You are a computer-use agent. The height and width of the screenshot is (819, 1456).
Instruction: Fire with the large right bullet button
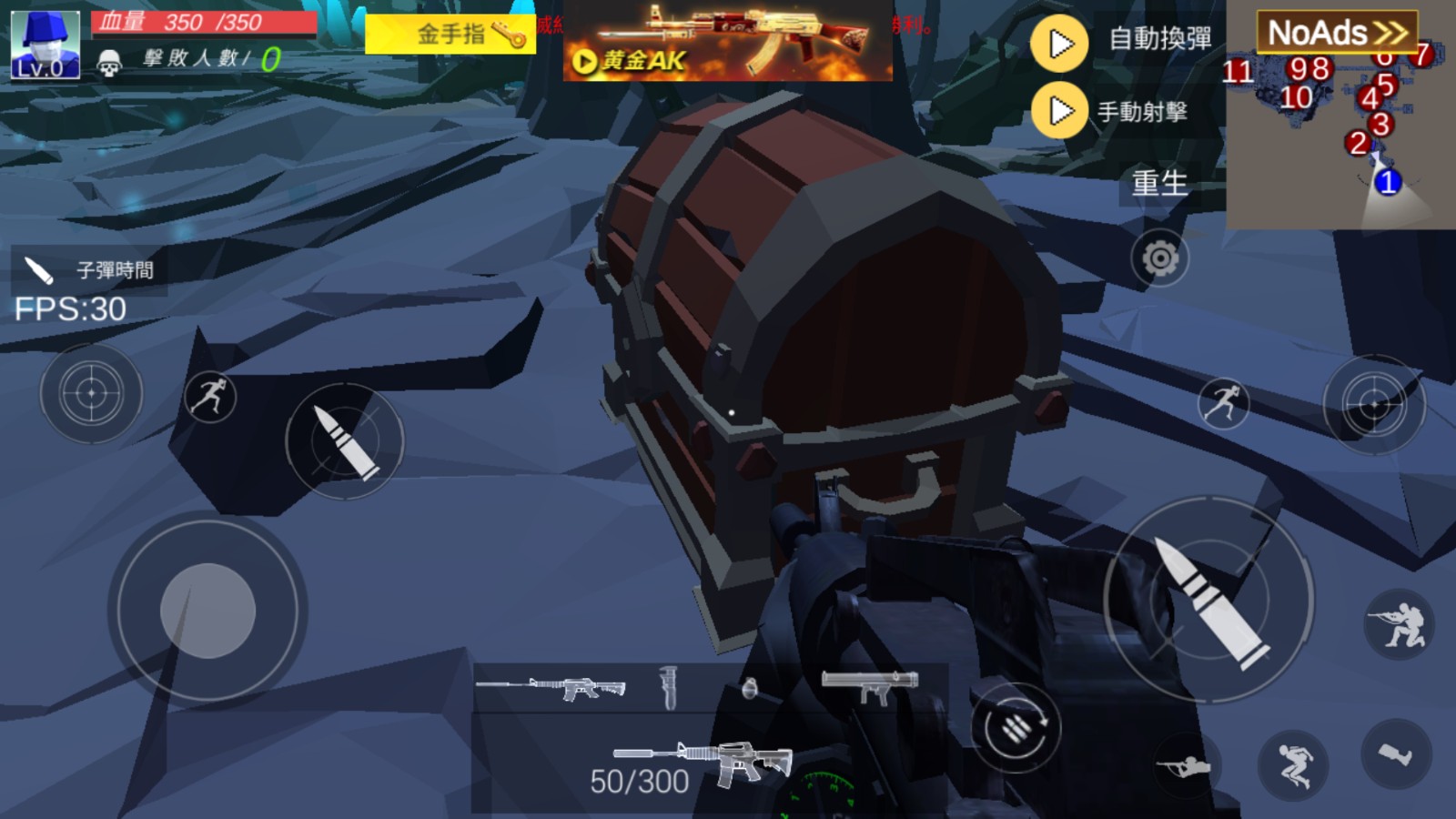(1209, 600)
